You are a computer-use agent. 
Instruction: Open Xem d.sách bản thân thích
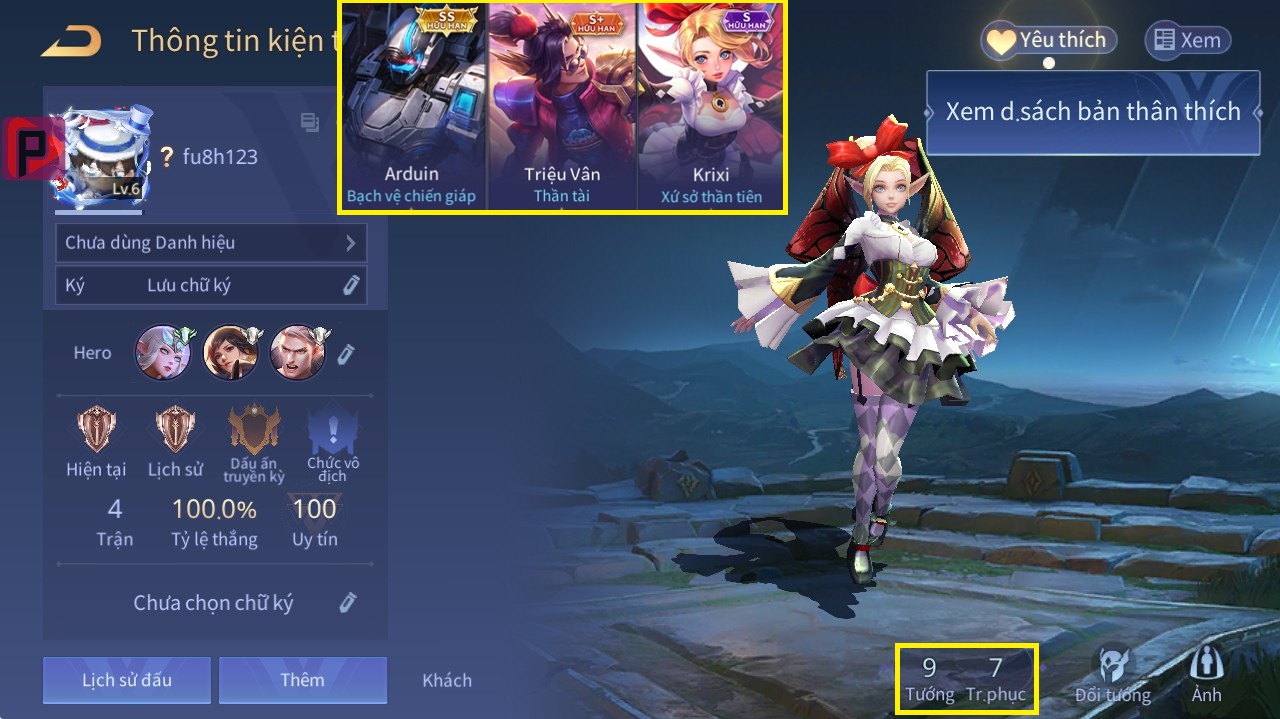click(1092, 112)
